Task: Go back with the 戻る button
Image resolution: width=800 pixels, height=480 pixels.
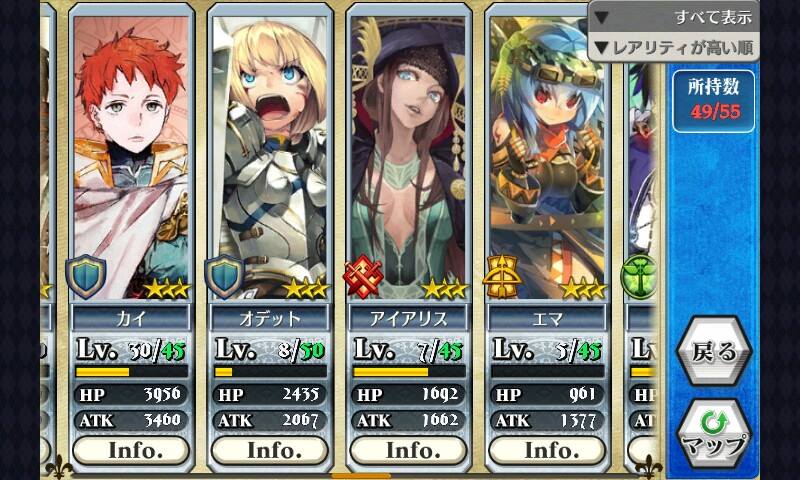Action: pyautogui.click(x=713, y=351)
